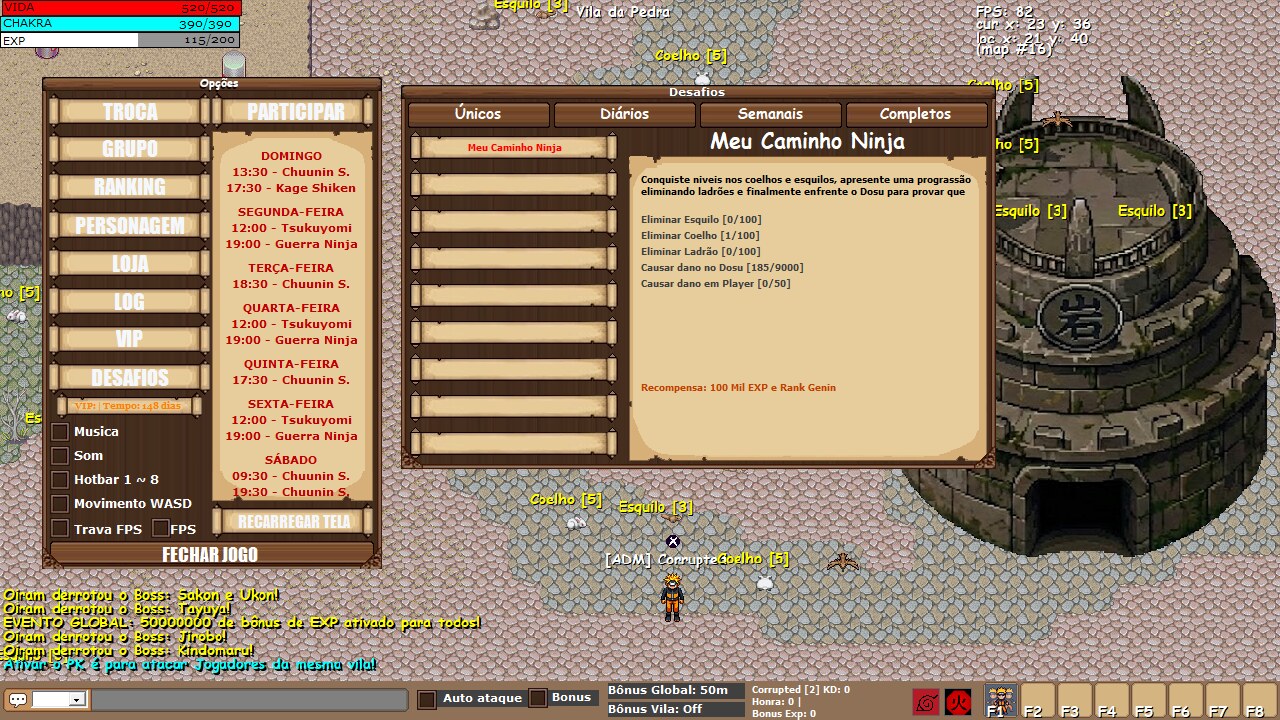Select the Meu Caminho Ninja challenge
1280x720 pixels.
coord(514,148)
